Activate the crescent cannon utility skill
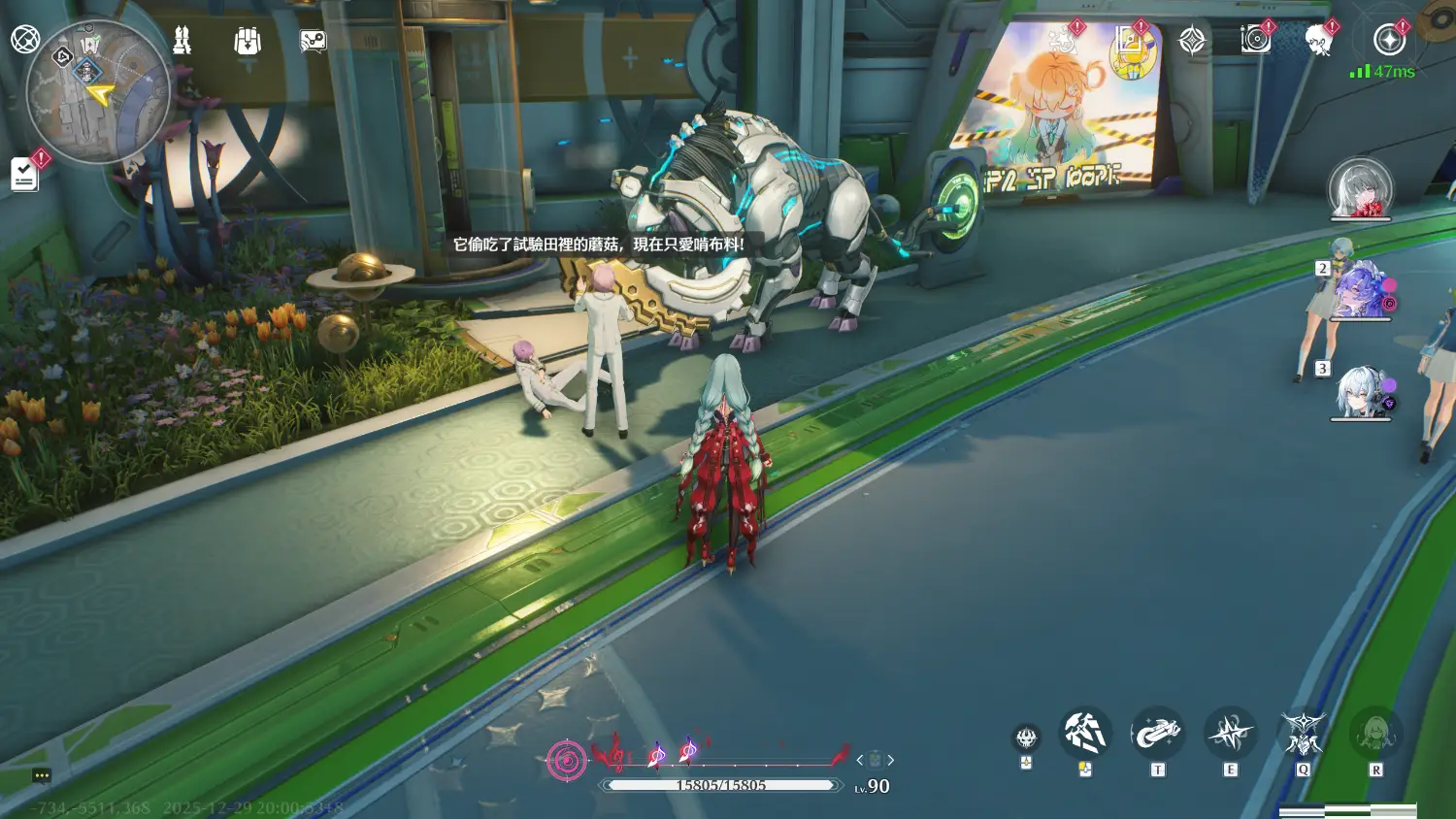Image resolution: width=1456 pixels, height=819 pixels. click(1157, 734)
